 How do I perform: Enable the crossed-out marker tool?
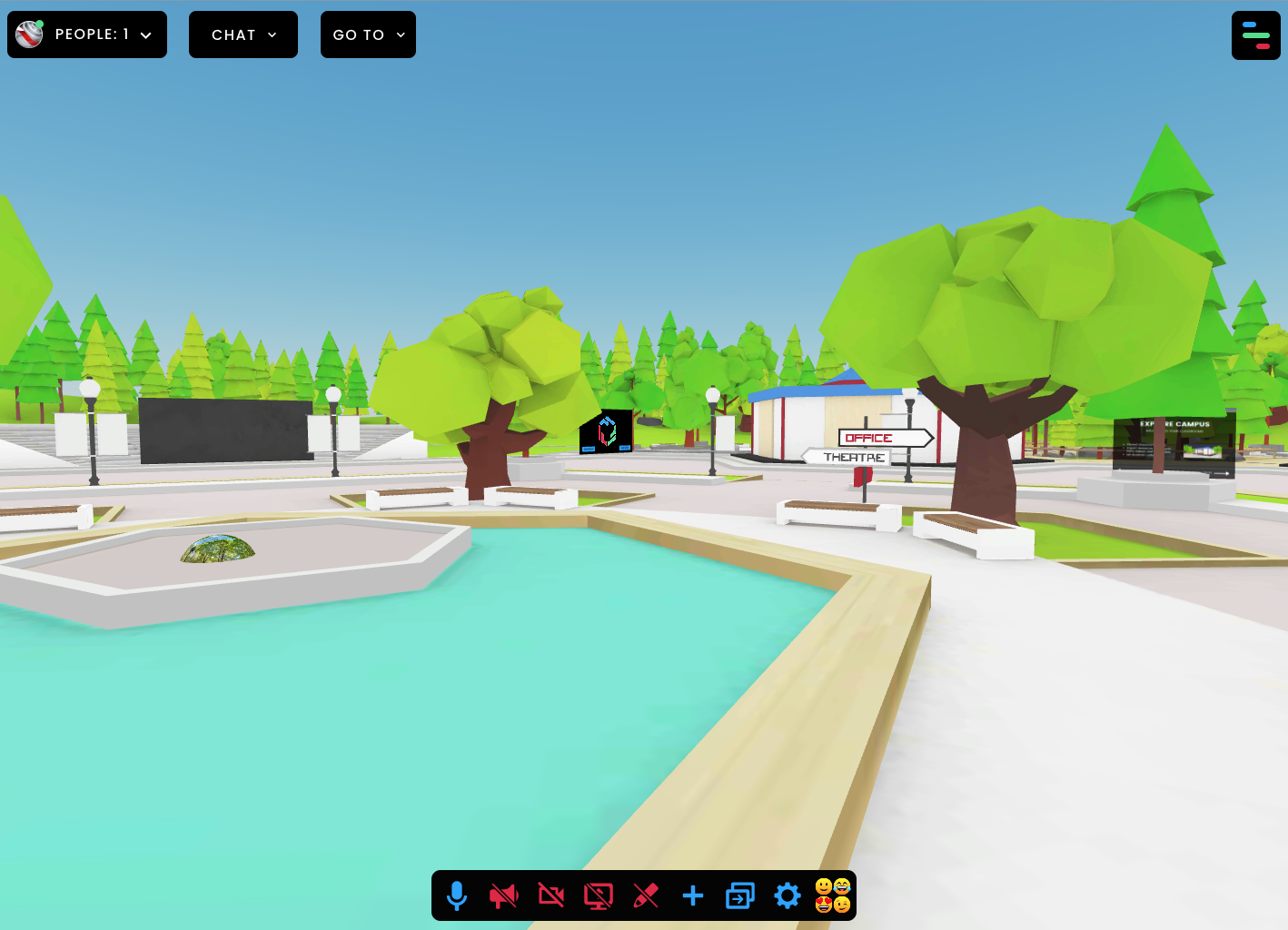(x=646, y=896)
